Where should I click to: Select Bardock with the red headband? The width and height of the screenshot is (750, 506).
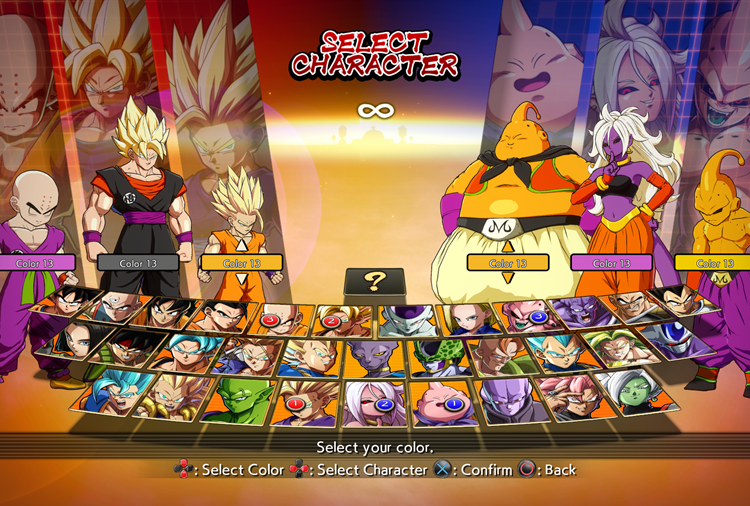tap(127, 349)
